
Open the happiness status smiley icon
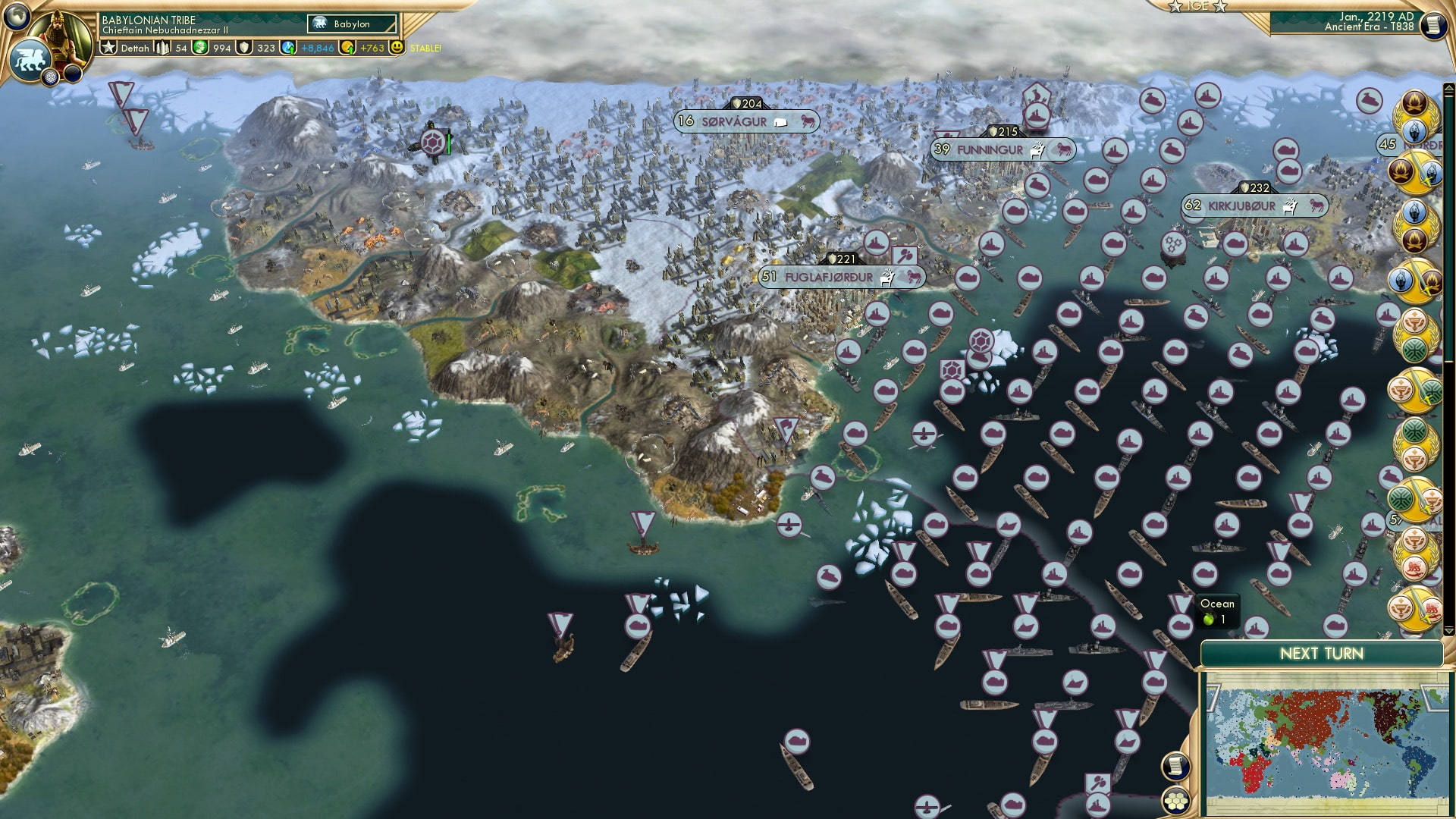(x=397, y=48)
